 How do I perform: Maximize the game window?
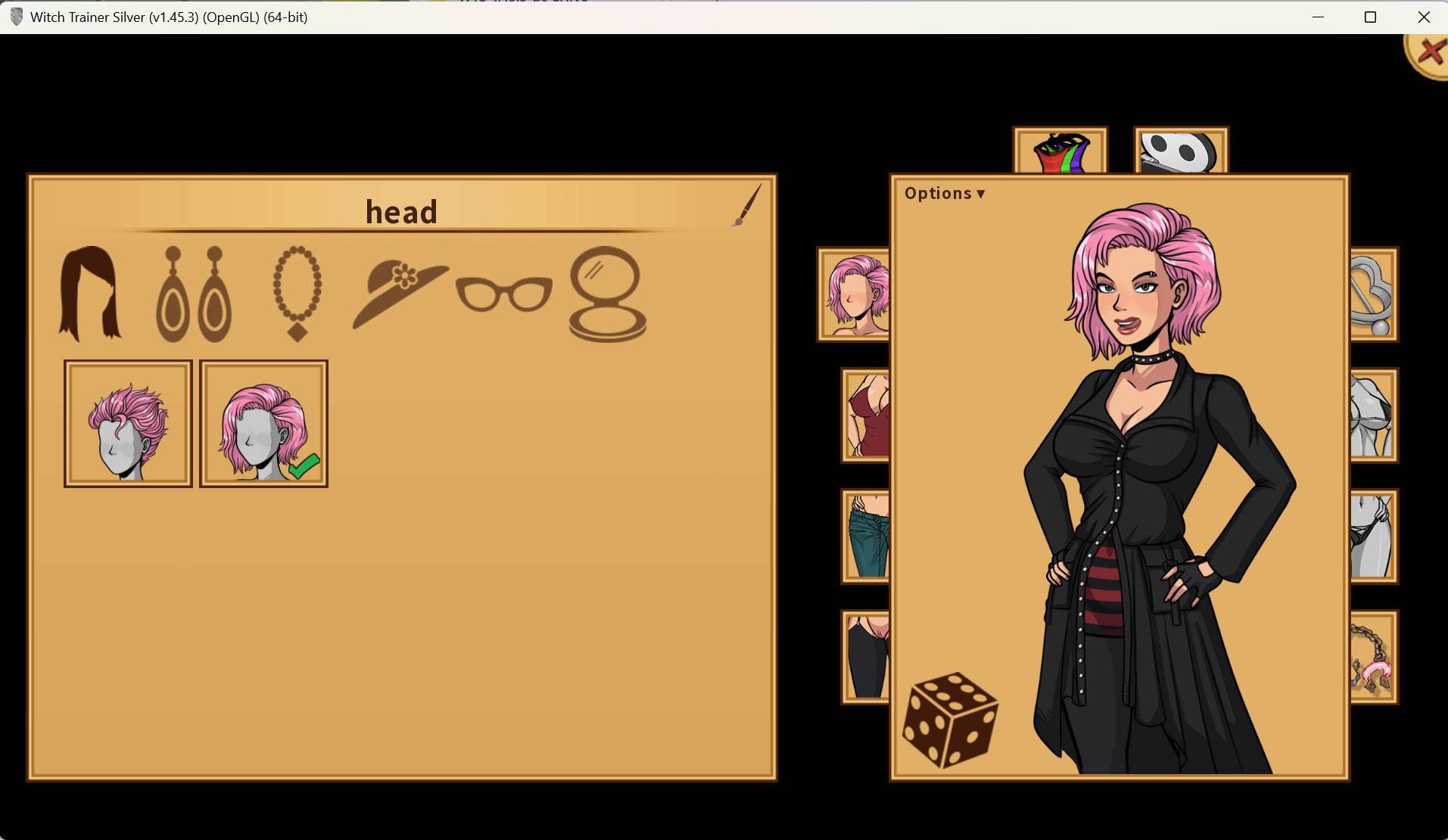click(1370, 17)
